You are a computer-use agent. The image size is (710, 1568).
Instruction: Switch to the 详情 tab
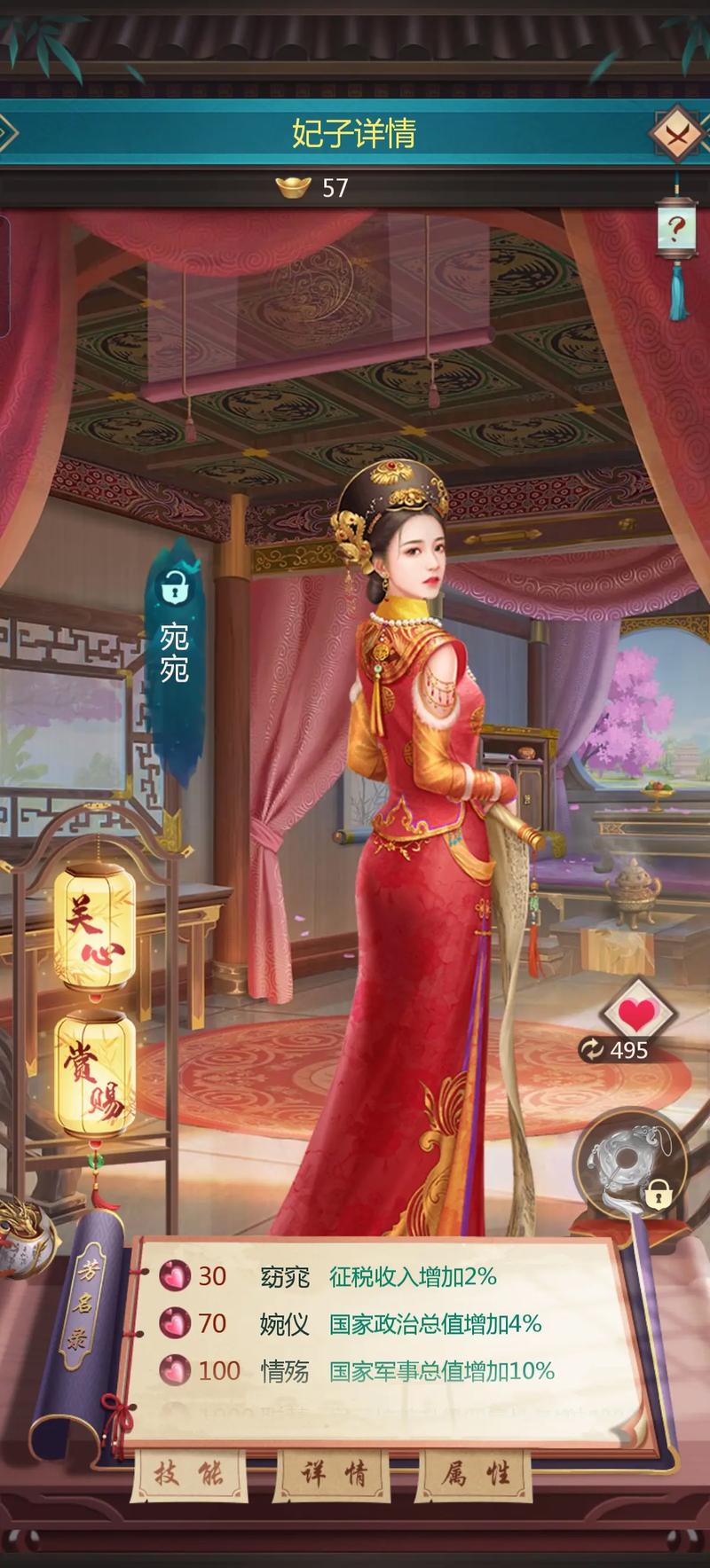point(333,1475)
